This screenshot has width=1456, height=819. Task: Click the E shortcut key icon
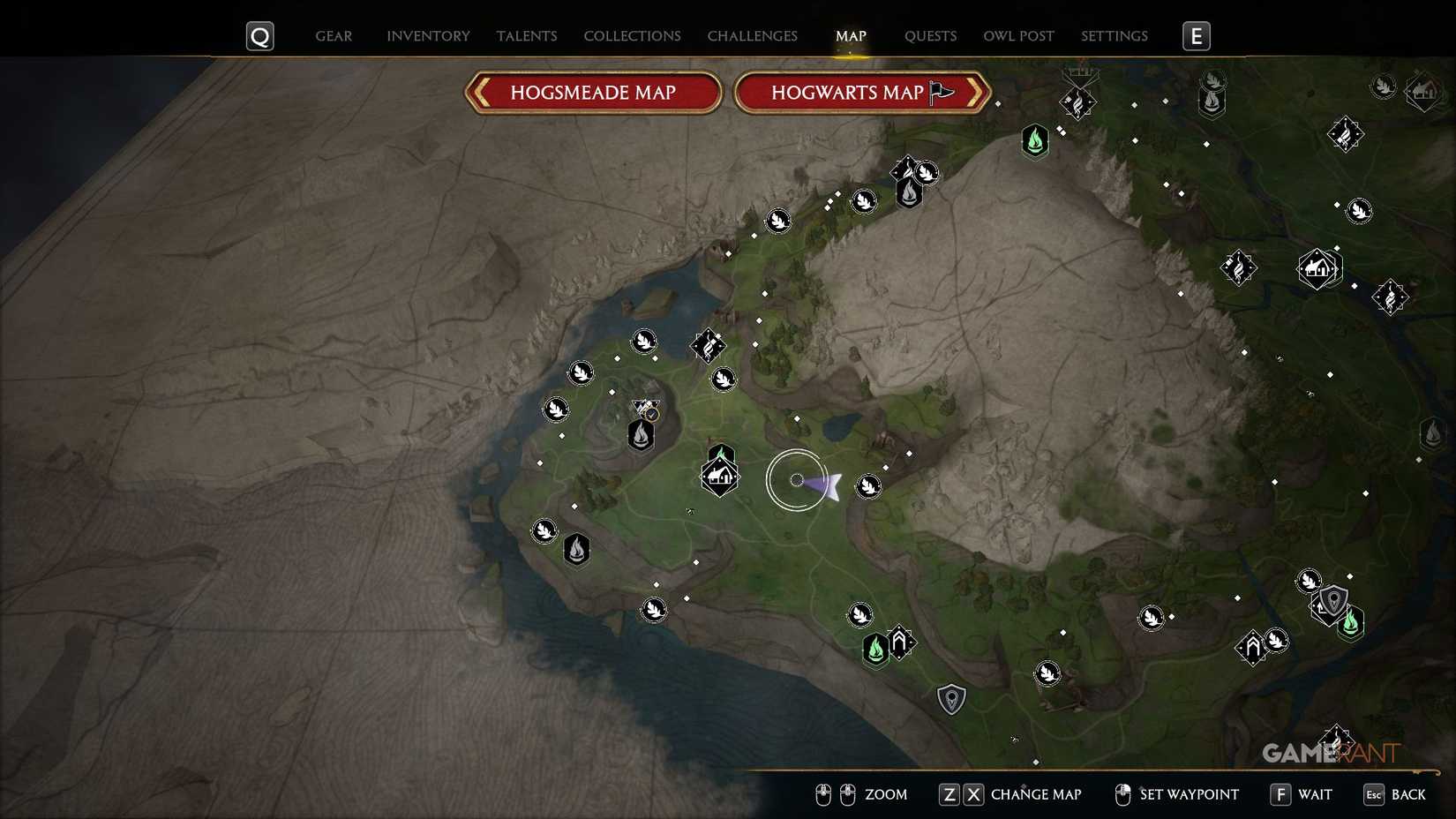[x=1197, y=36]
